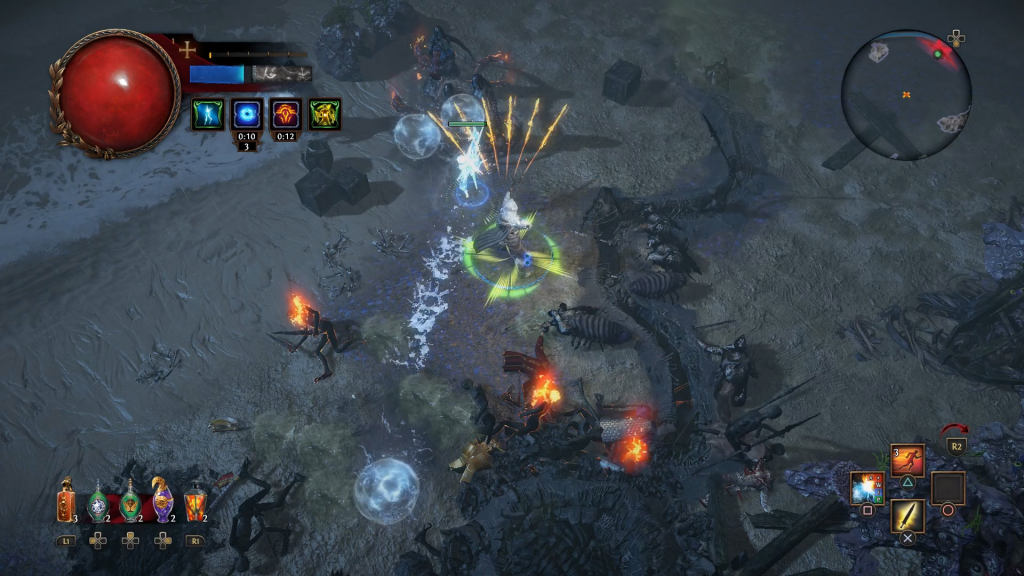Use the purple flask with the gold spout
Screen dimensions: 1024x576
coord(162,500)
